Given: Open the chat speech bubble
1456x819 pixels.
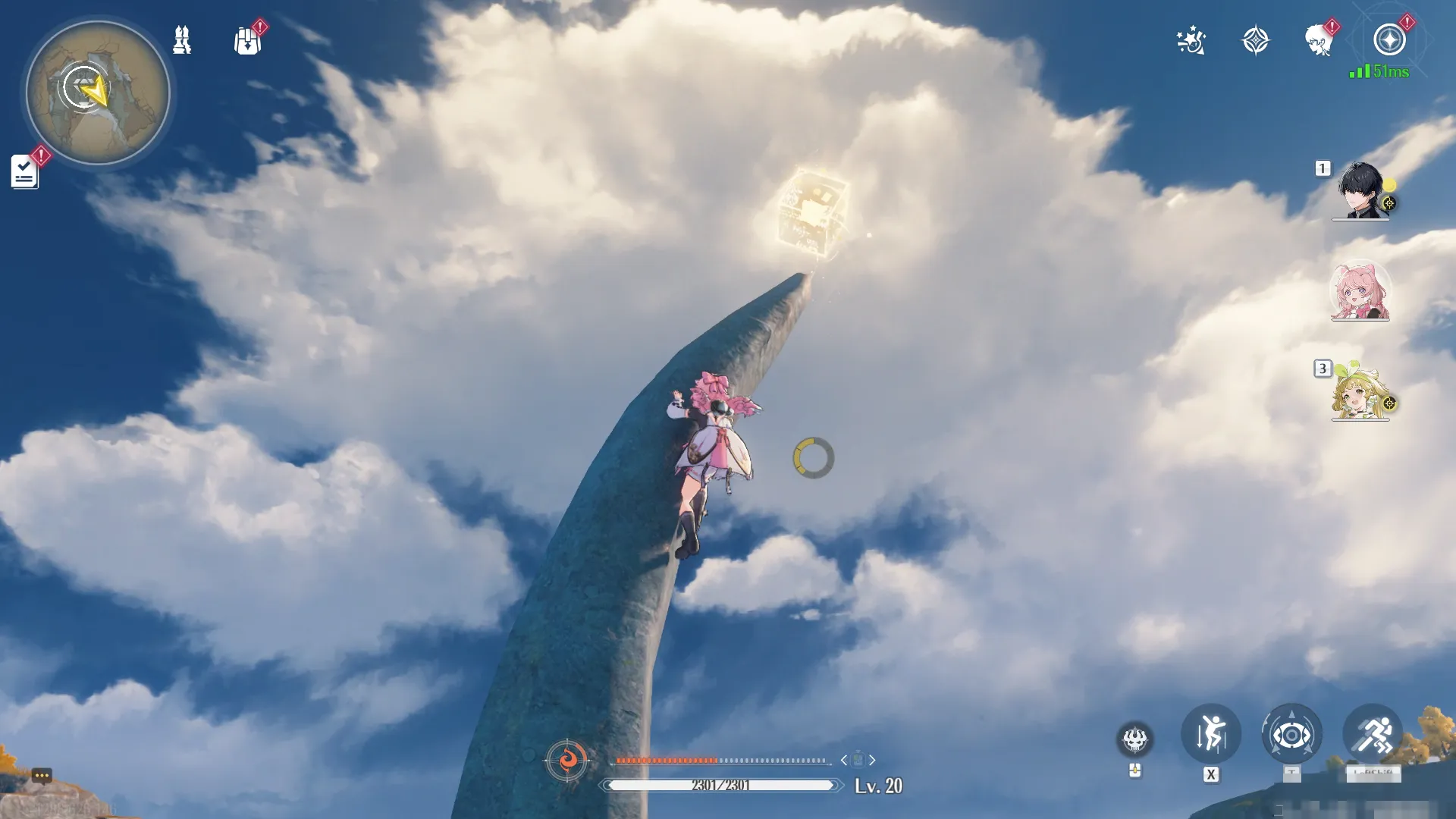Looking at the screenshot, I should pos(42,776).
